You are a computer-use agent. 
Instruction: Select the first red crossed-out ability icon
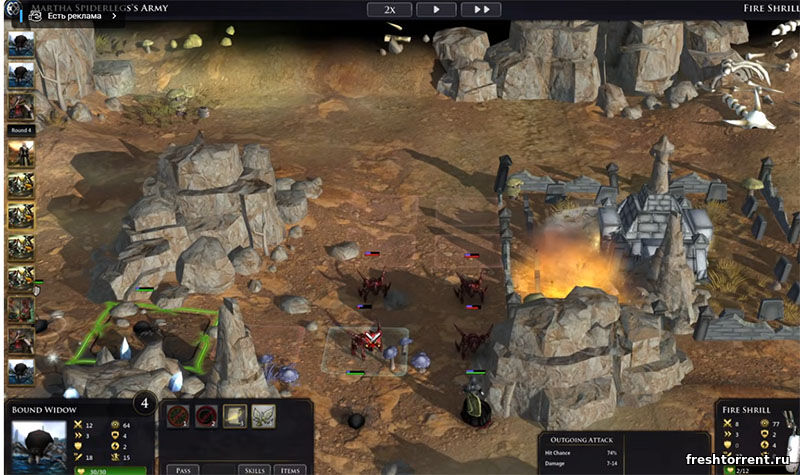point(179,416)
